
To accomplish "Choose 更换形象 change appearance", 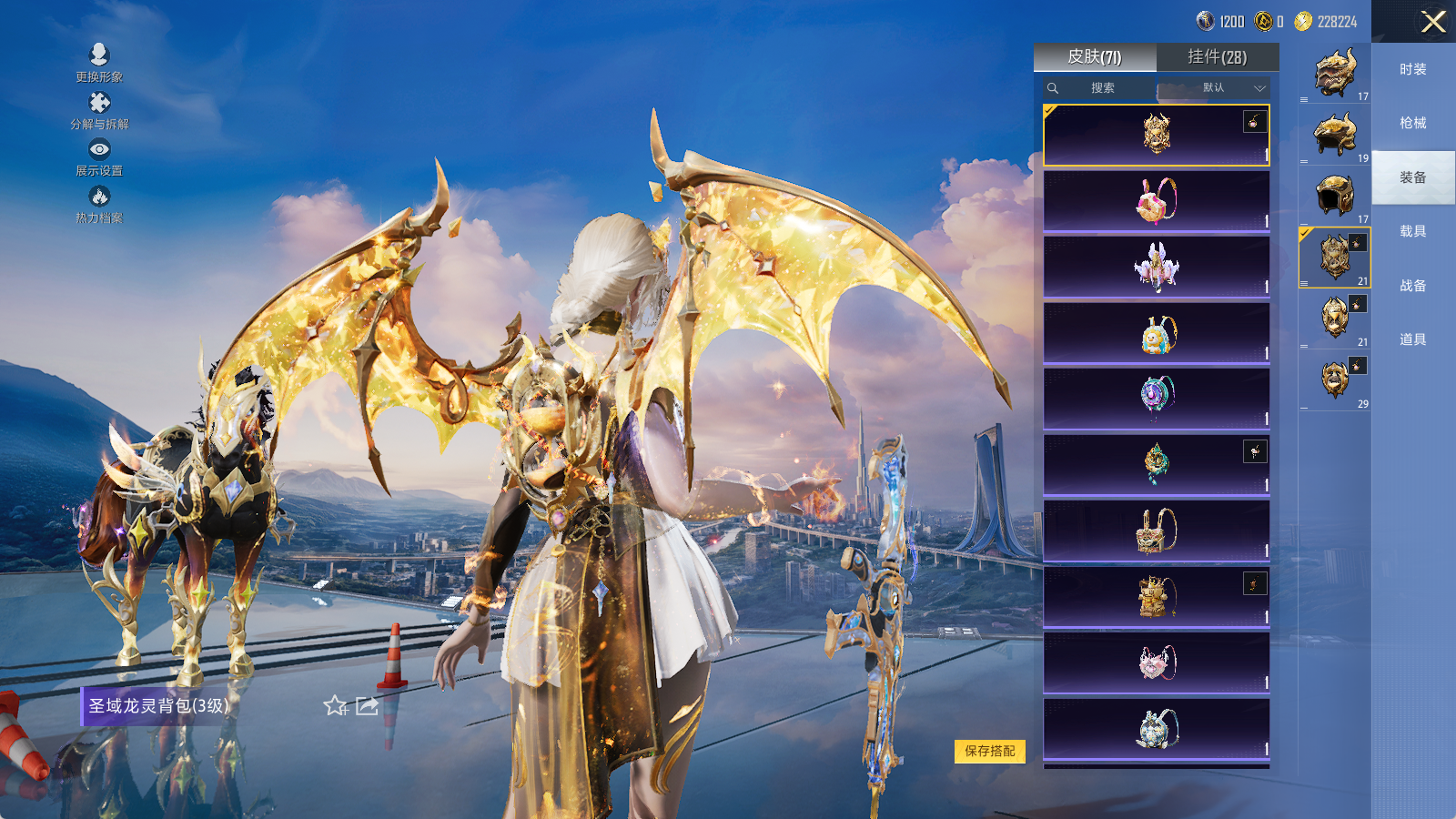I will [99, 62].
